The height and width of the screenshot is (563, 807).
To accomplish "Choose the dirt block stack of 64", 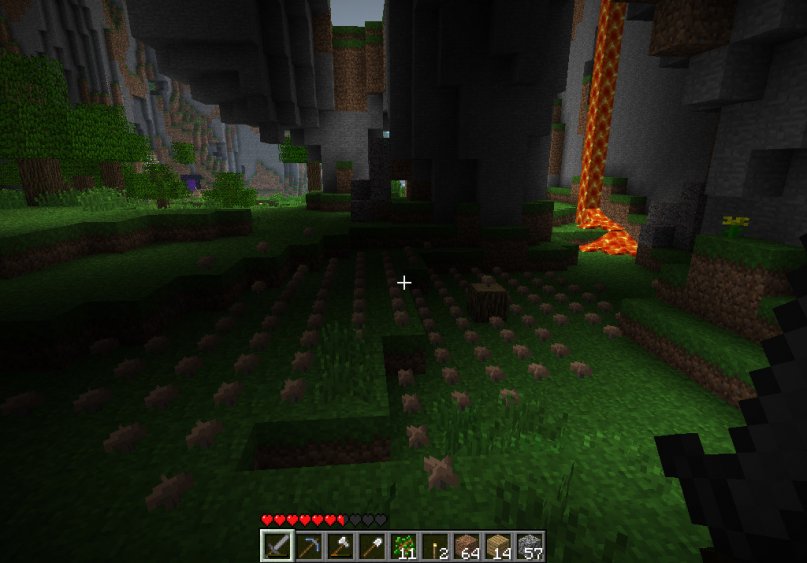I will pyautogui.click(x=466, y=547).
